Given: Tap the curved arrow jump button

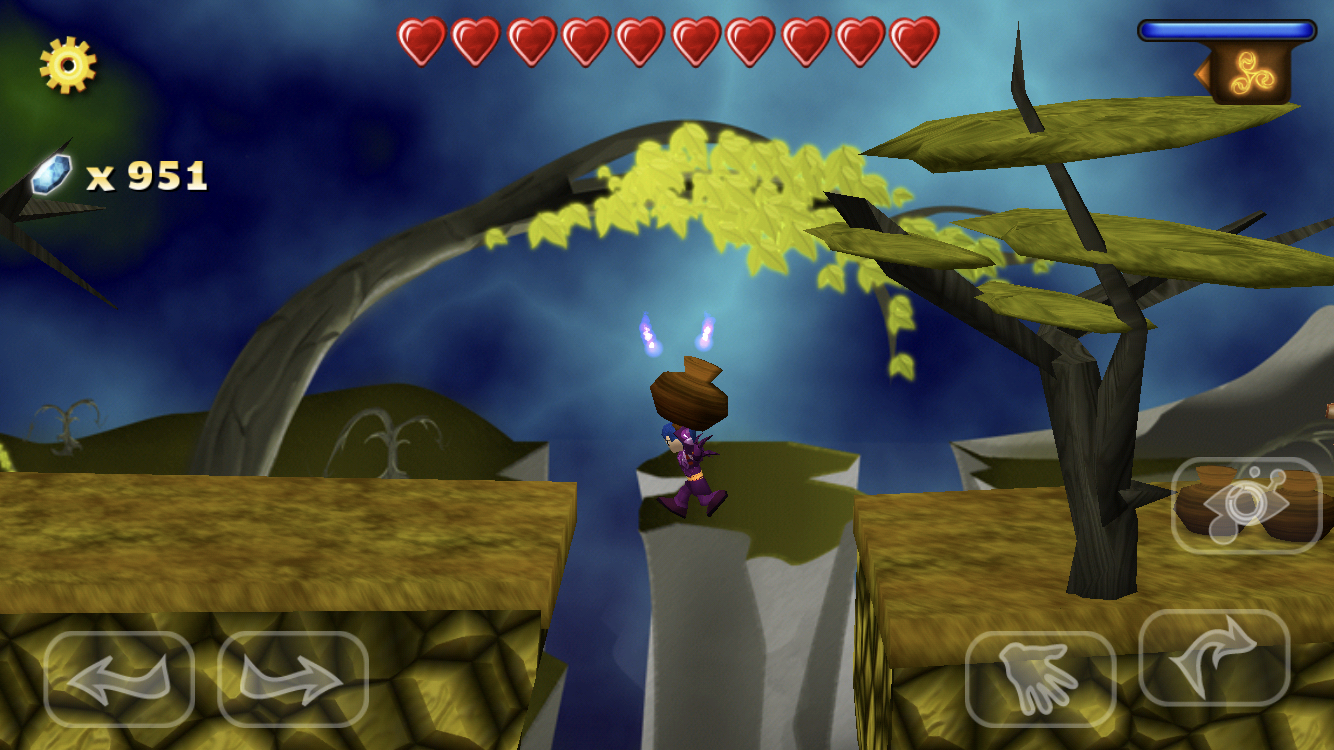Looking at the screenshot, I should (x=1214, y=658).
